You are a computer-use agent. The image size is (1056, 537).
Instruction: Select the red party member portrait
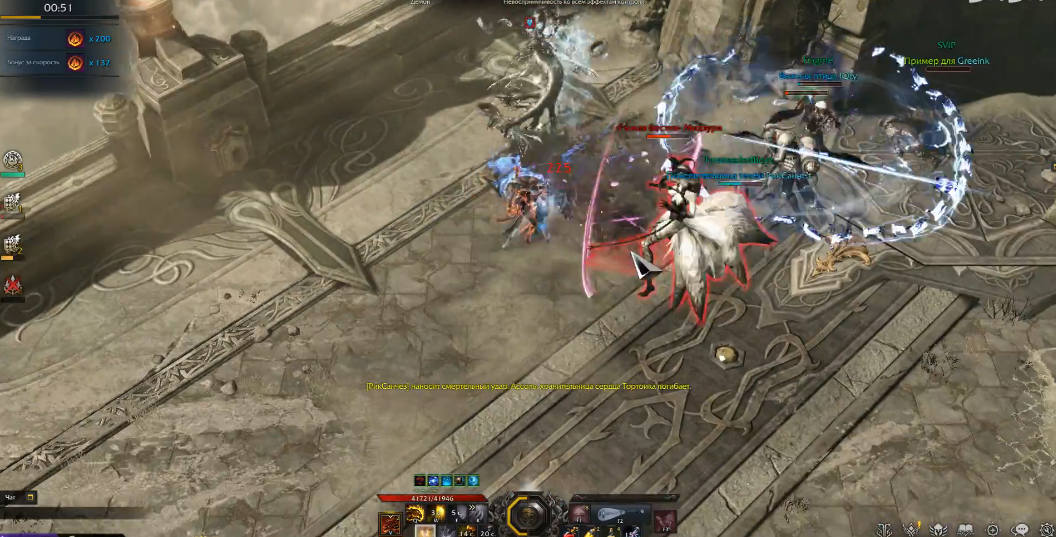click(x=13, y=286)
